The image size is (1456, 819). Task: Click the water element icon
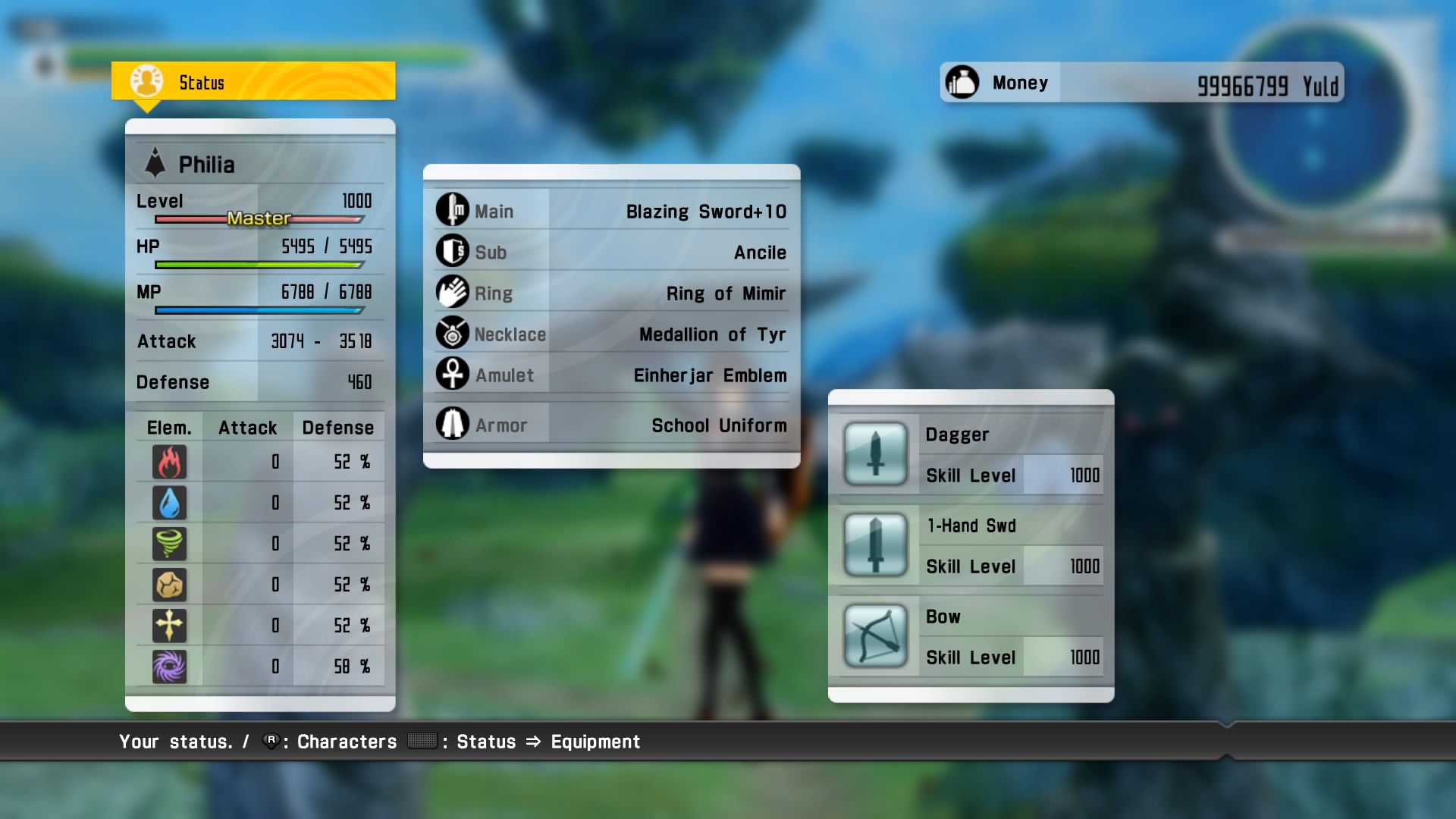pos(170,503)
